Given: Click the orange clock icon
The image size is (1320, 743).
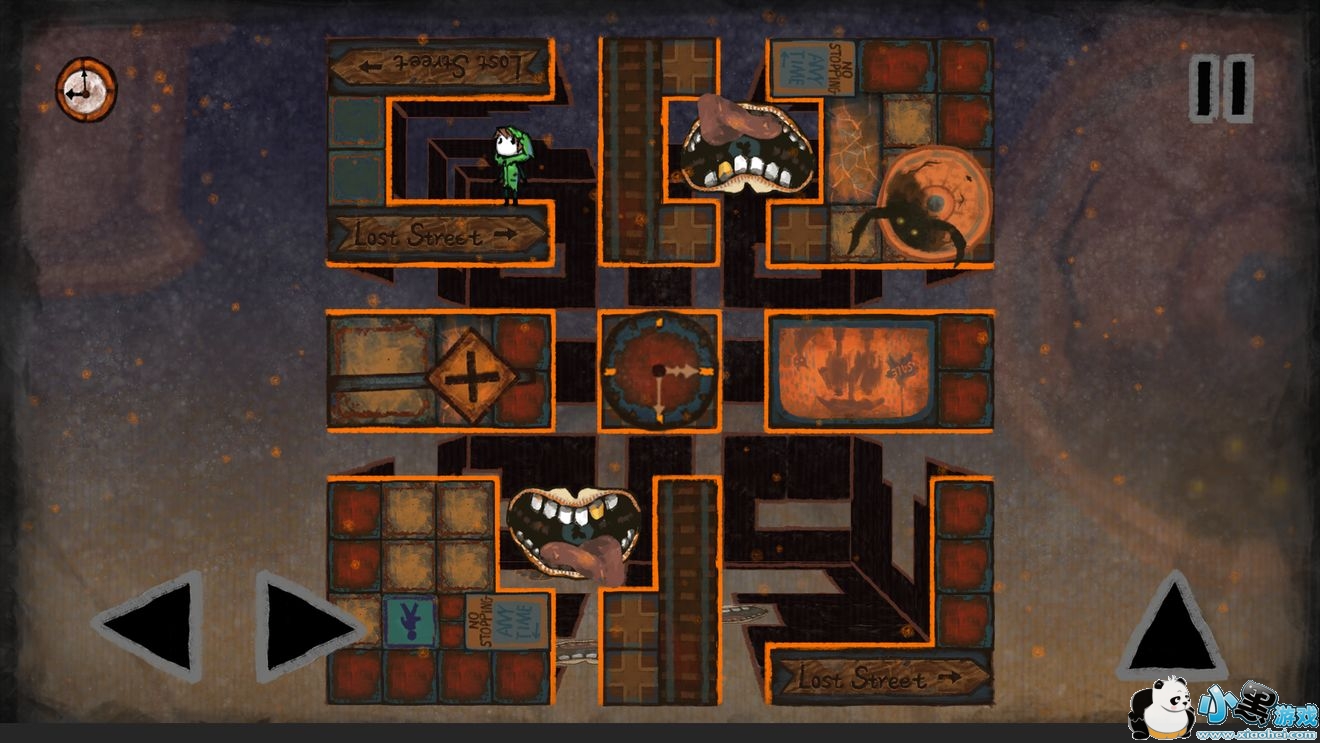Looking at the screenshot, I should 86,90.
